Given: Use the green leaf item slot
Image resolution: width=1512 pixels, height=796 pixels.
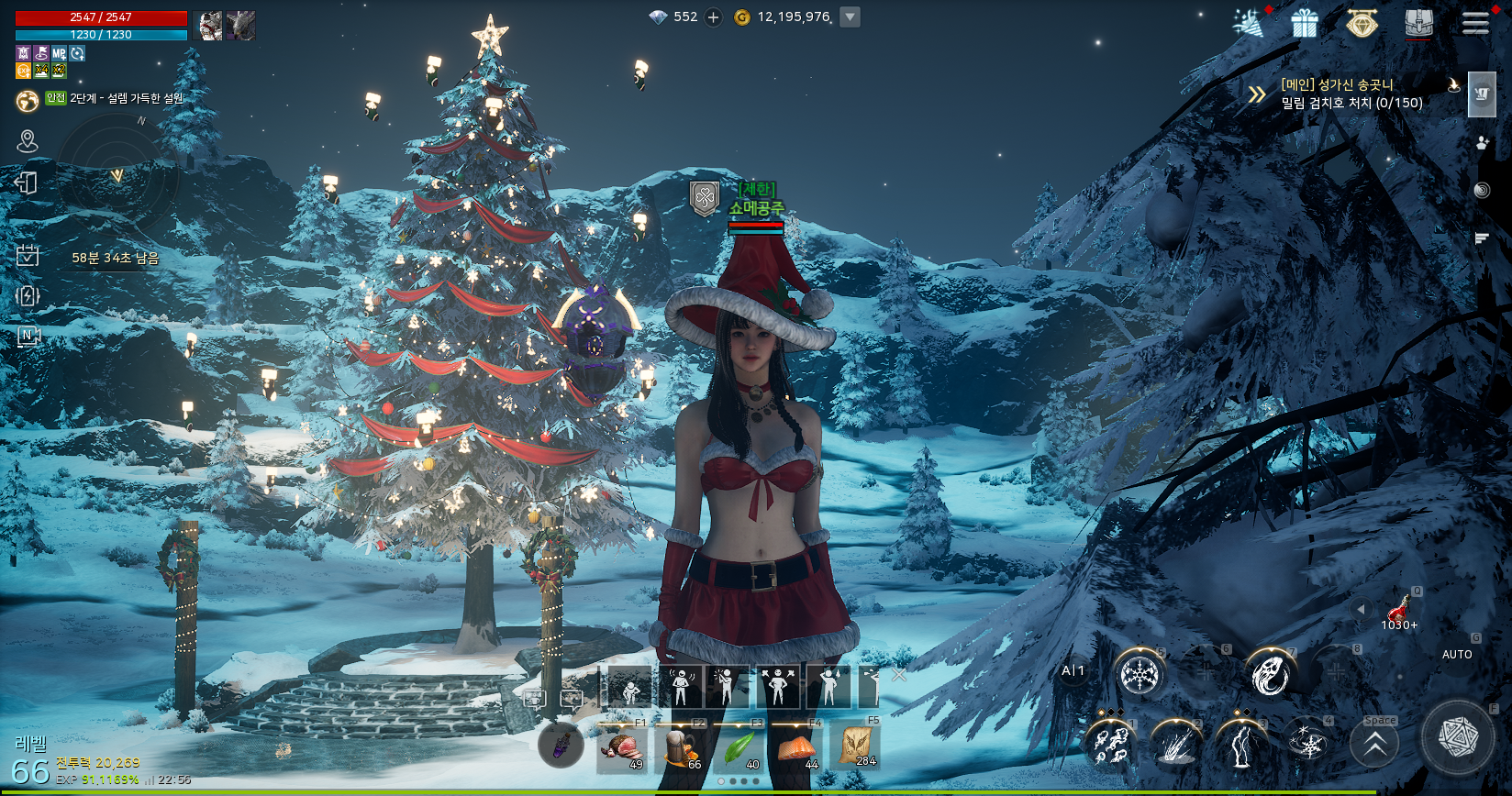Looking at the screenshot, I should (739, 747).
